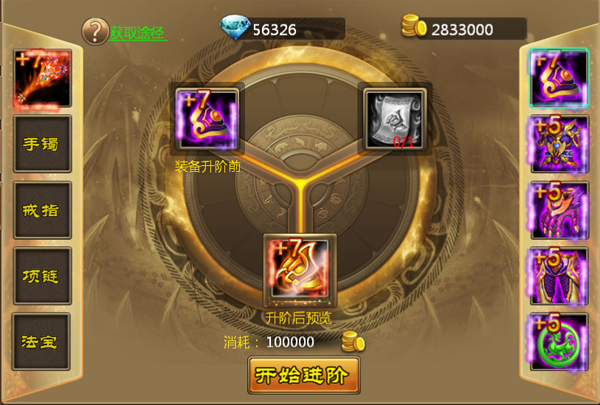Select the +5 gold and purple chest armor
The width and height of the screenshot is (600, 405).
click(x=559, y=144)
